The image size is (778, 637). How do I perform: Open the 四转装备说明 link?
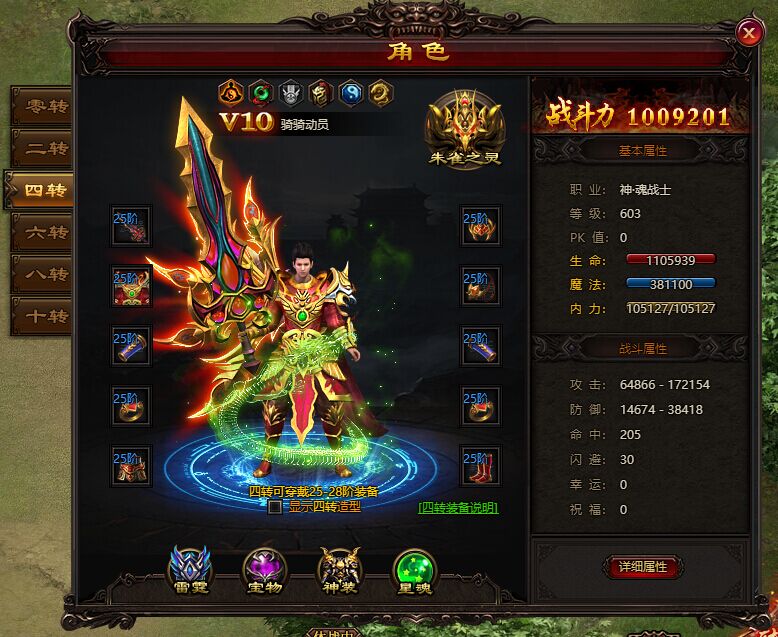(458, 507)
